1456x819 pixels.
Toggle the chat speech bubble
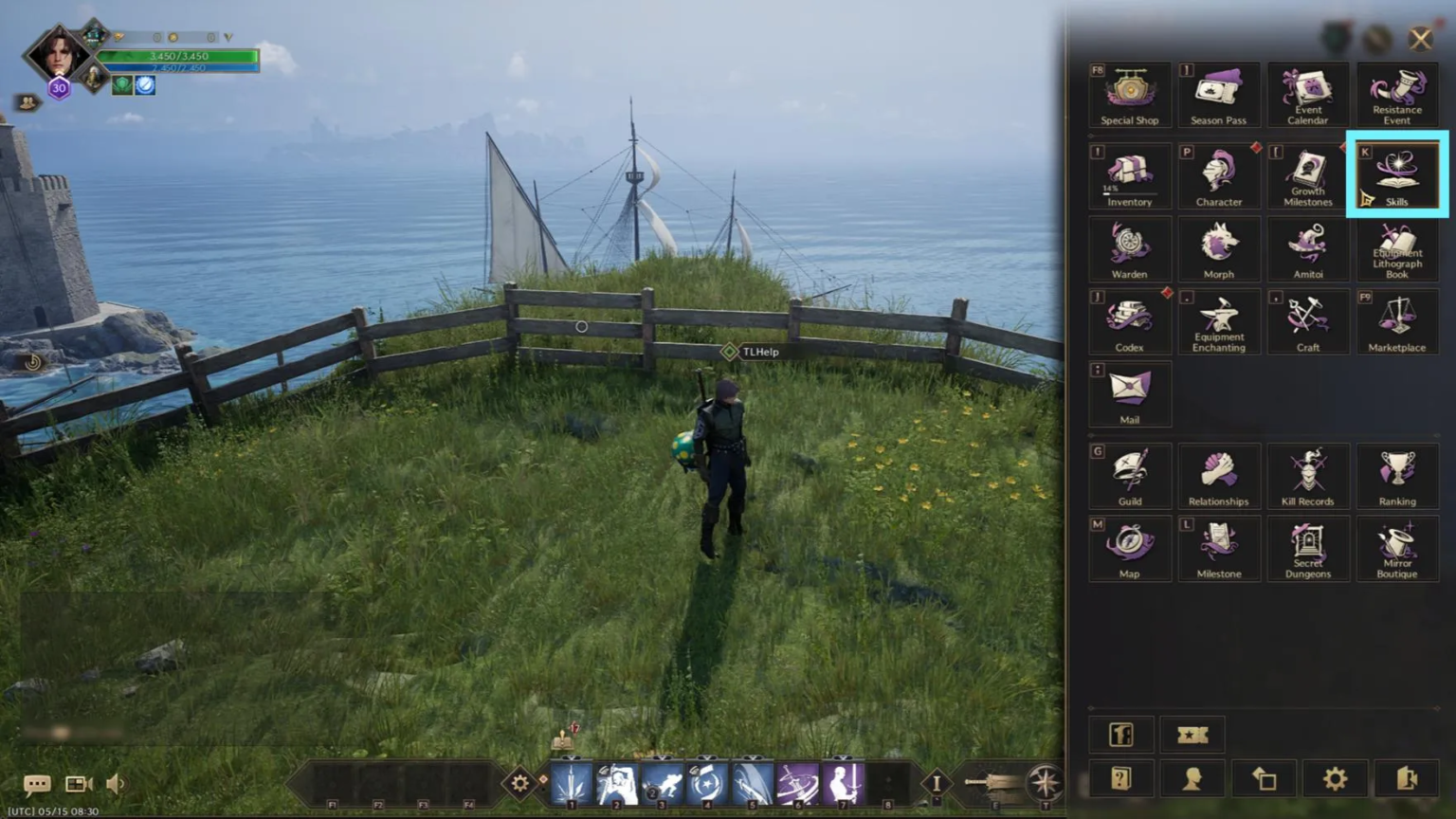pos(37,783)
